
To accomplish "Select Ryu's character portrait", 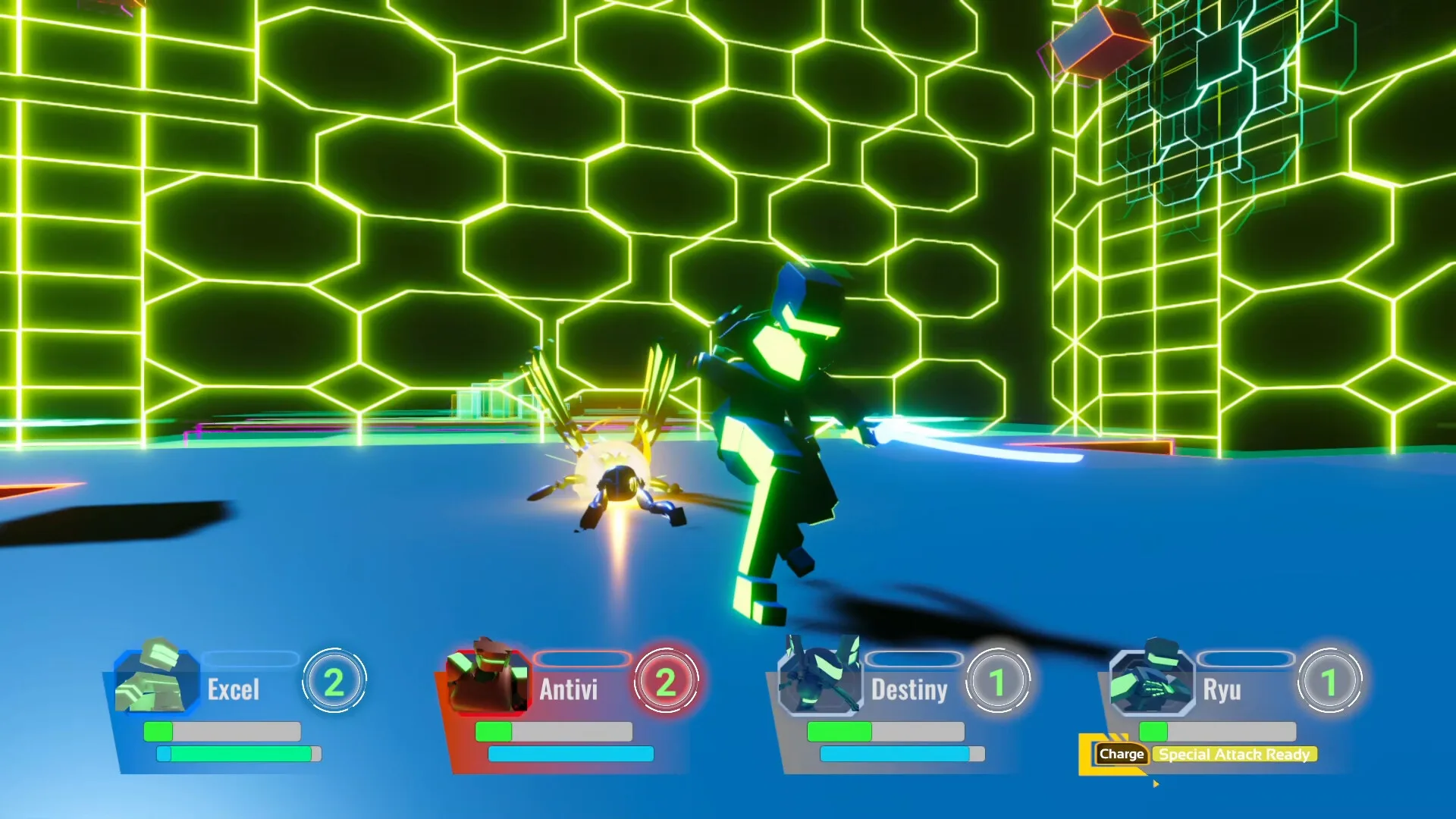I will (x=1152, y=680).
